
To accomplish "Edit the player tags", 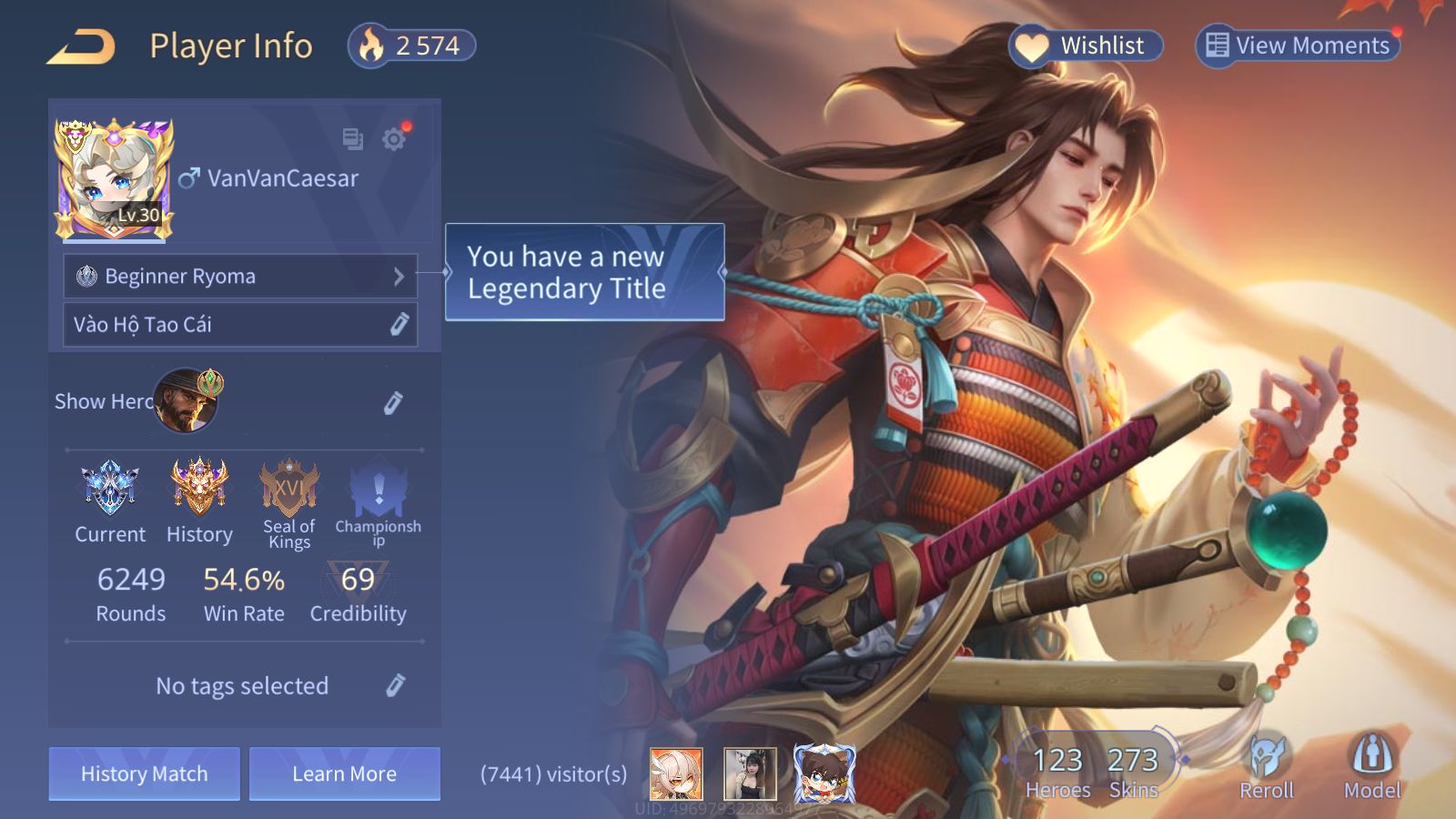I will click(x=395, y=686).
